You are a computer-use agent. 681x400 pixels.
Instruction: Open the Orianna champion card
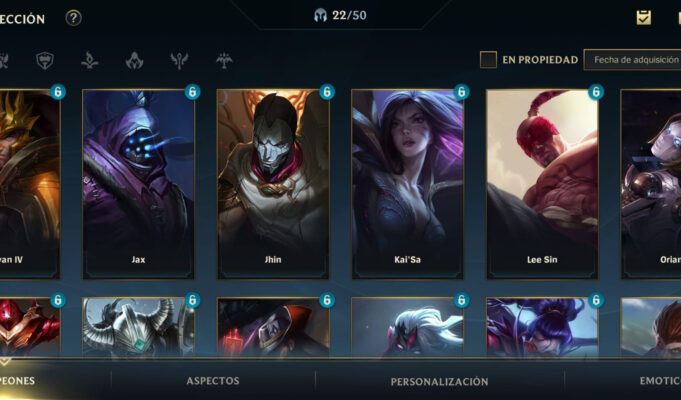pos(652,184)
